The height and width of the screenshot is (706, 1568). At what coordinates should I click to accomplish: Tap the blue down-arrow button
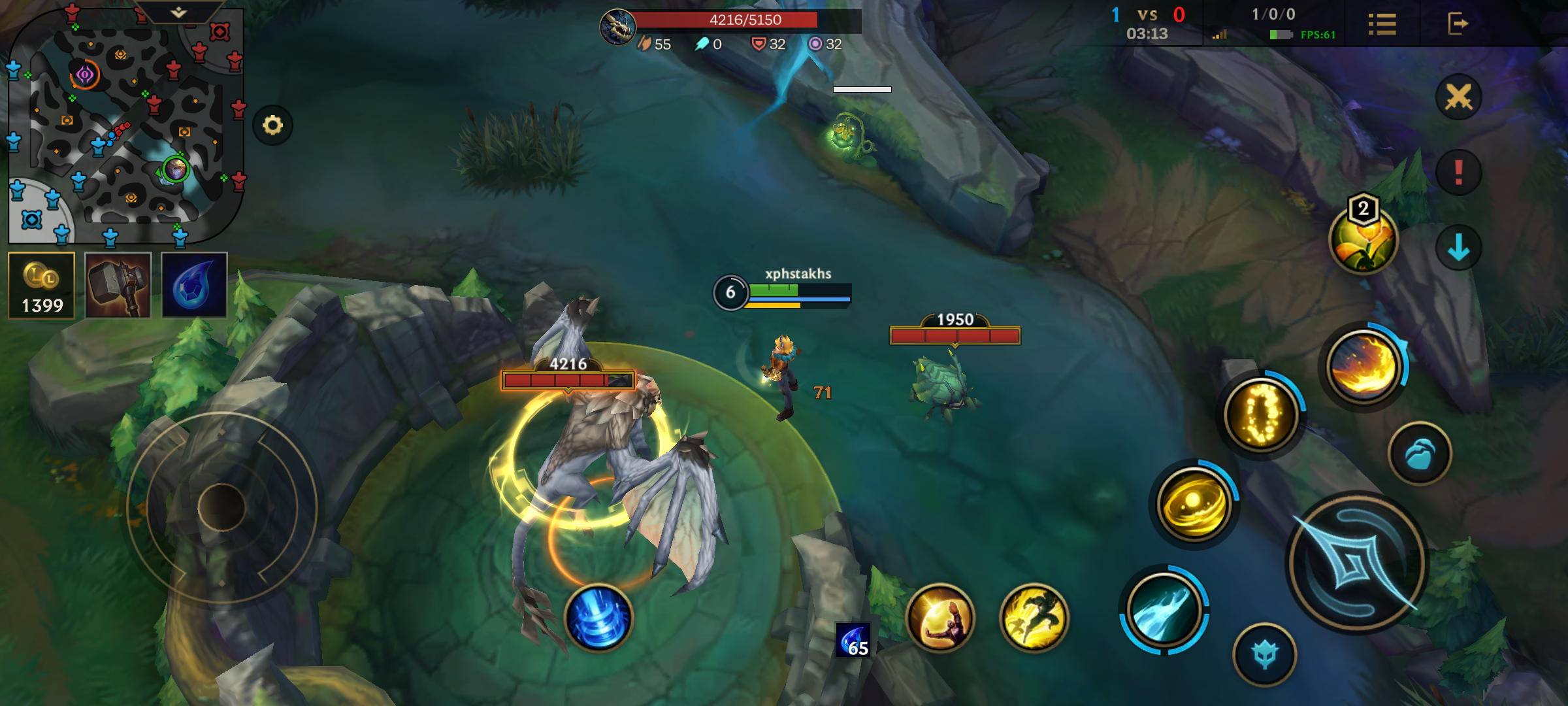[x=1458, y=248]
